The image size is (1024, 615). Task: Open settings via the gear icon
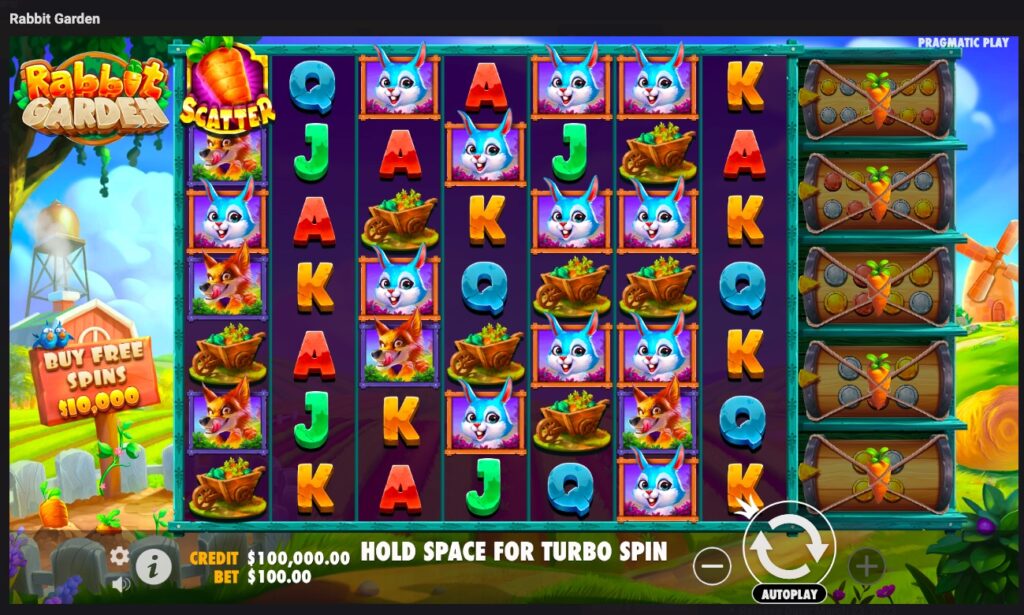[120, 556]
